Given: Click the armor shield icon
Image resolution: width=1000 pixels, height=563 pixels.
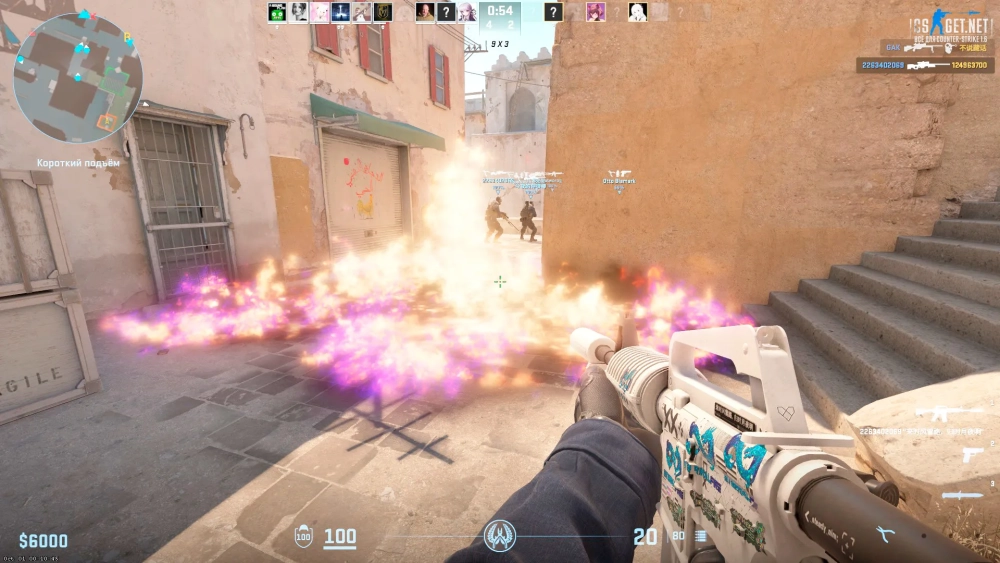Looking at the screenshot, I should pos(305,537).
